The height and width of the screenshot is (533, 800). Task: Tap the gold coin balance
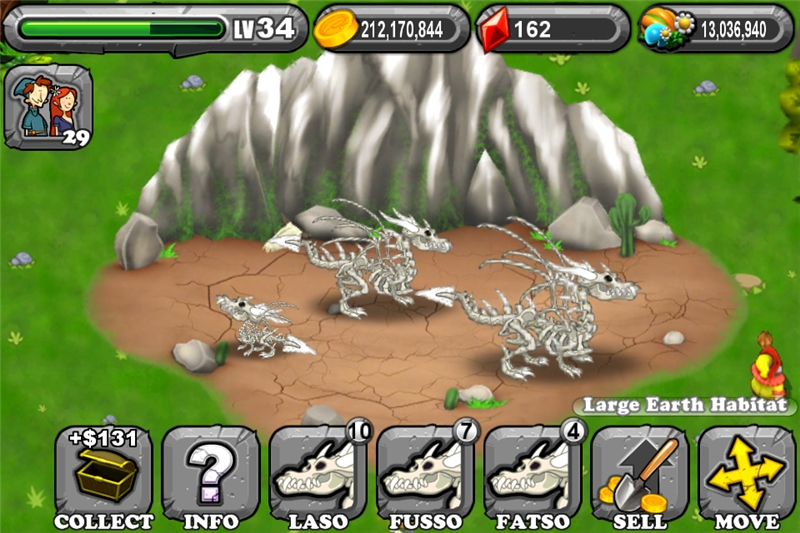(x=392, y=29)
